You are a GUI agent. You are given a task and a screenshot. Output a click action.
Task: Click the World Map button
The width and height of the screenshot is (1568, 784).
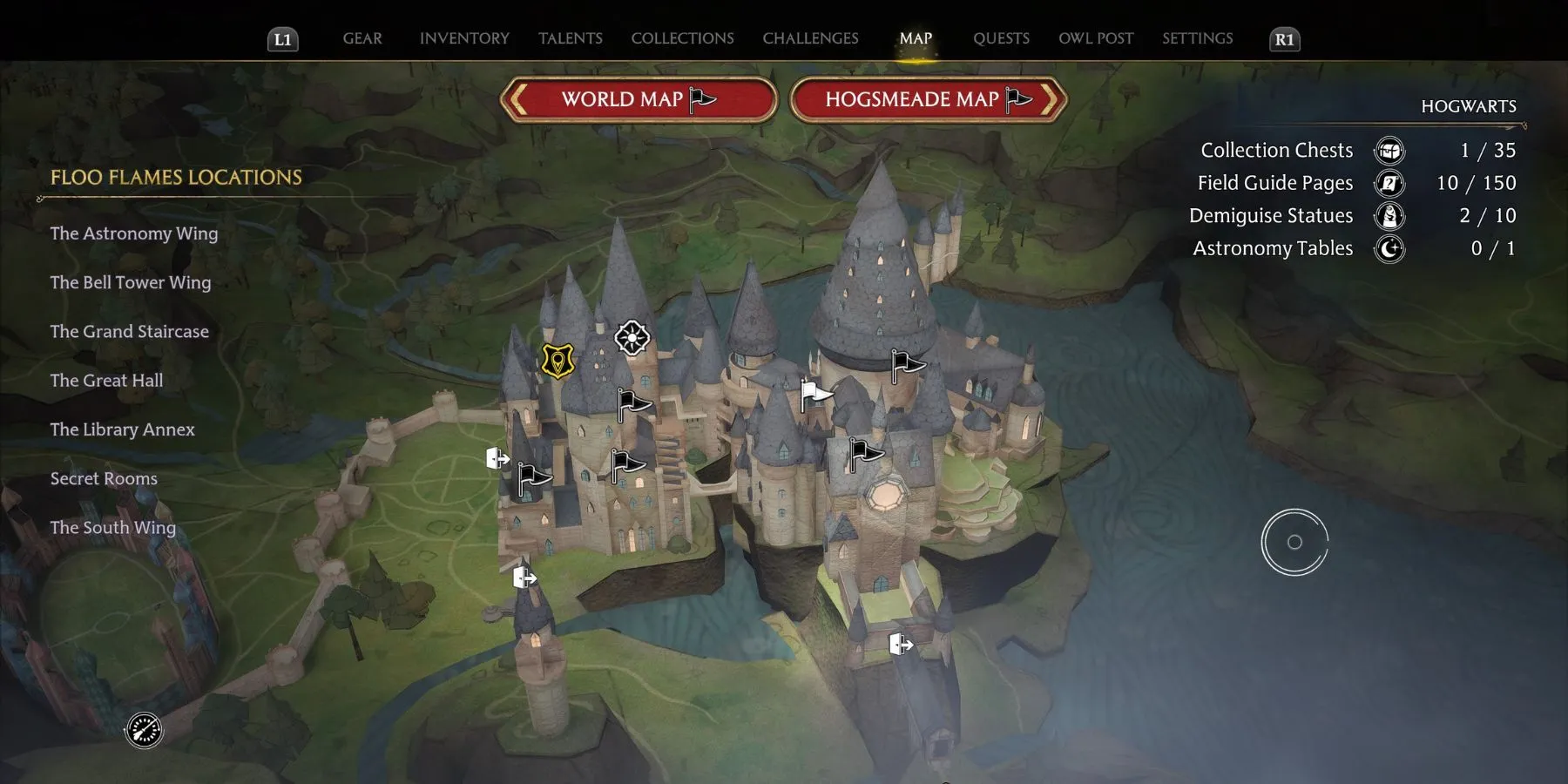point(639,100)
